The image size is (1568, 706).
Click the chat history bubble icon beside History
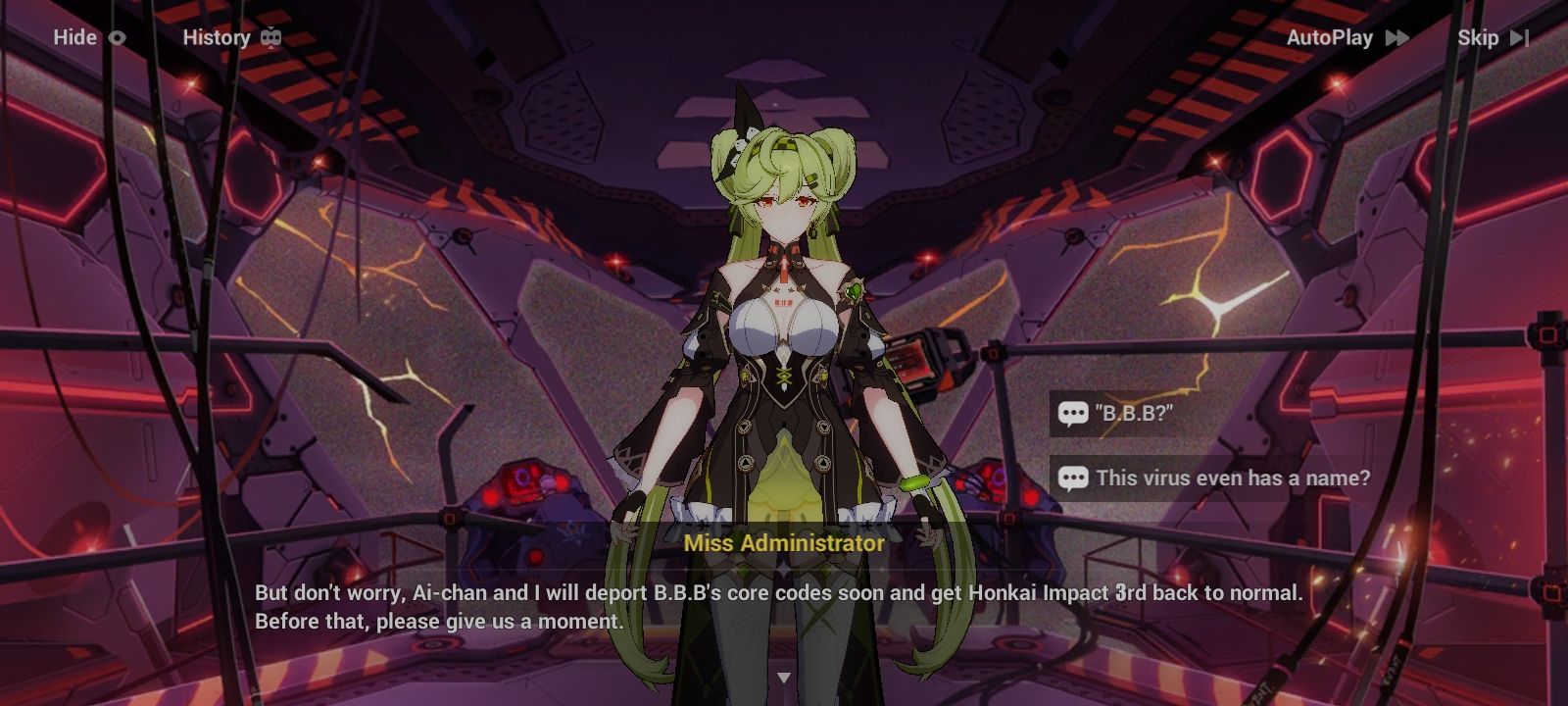269,37
